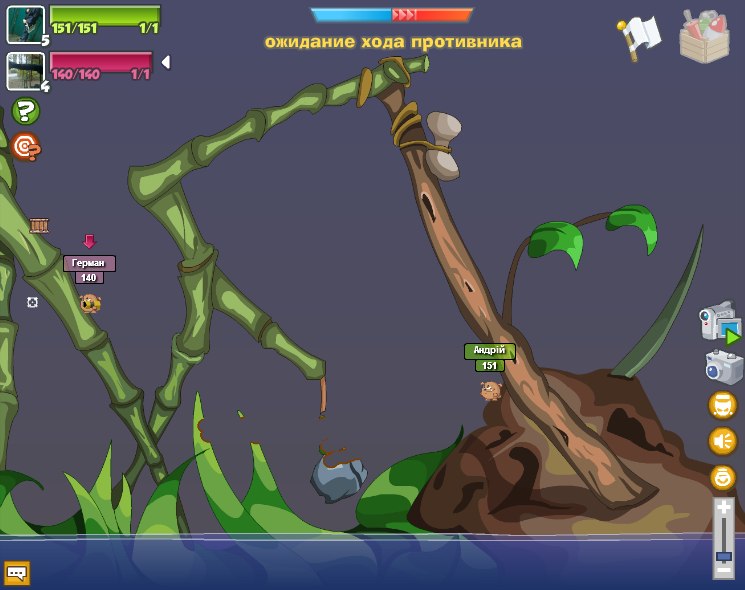Click the orange button above the speaker
This screenshot has width=745, height=590.
[x=722, y=405]
